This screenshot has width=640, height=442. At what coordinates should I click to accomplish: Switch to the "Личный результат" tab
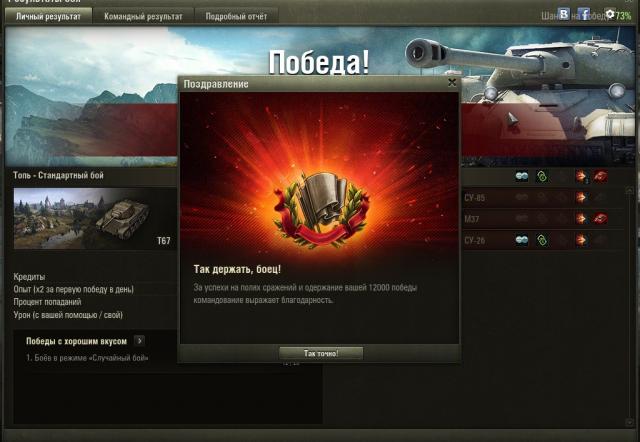pos(49,16)
